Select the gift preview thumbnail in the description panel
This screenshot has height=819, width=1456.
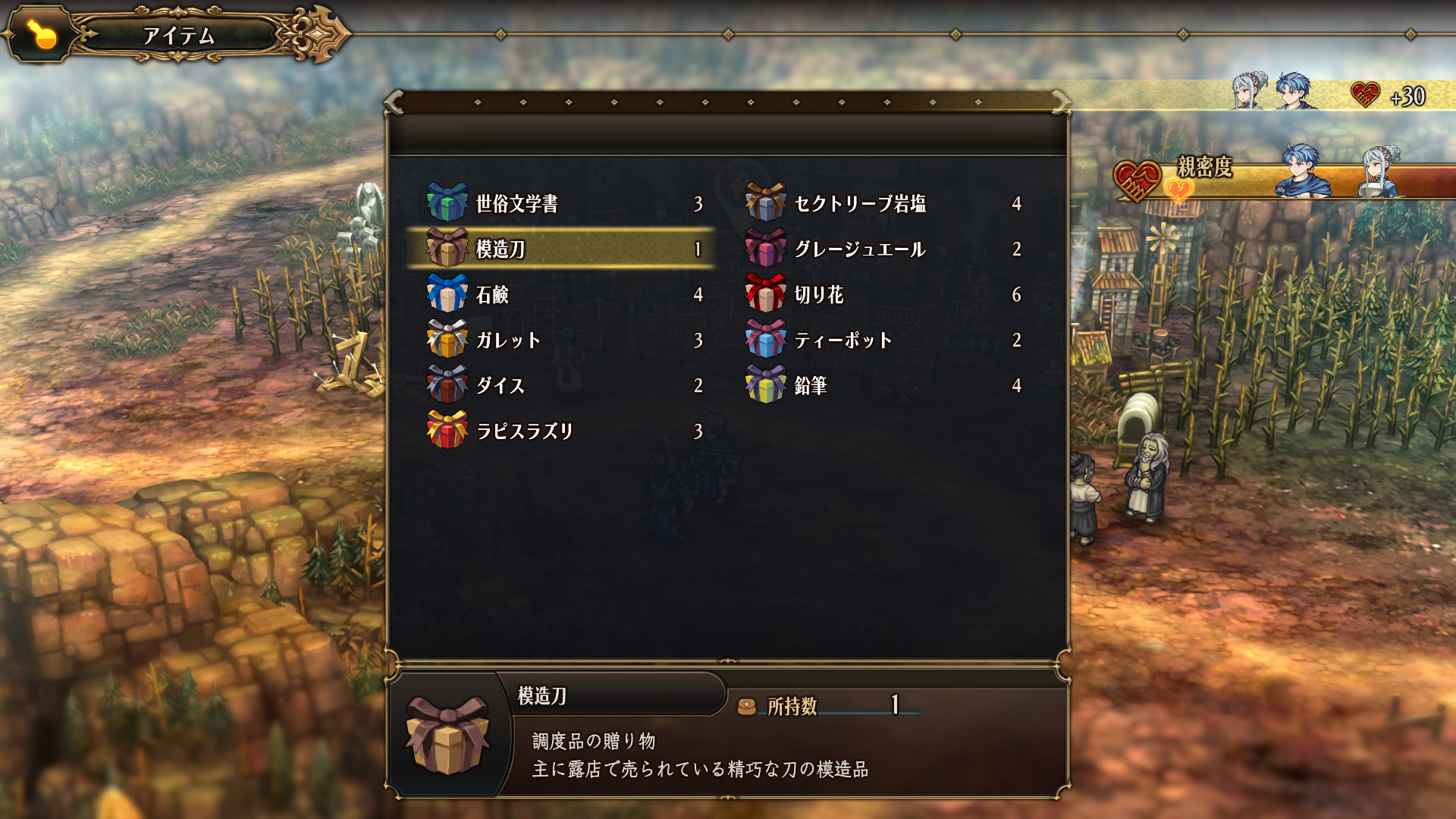[x=447, y=739]
